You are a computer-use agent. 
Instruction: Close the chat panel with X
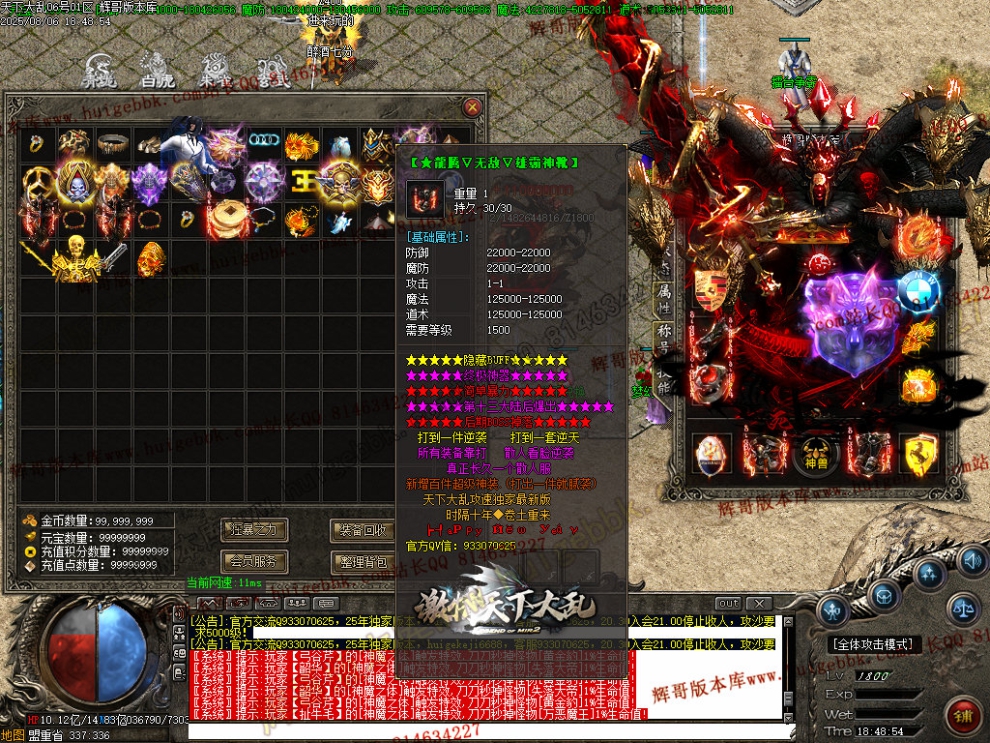[x=757, y=603]
